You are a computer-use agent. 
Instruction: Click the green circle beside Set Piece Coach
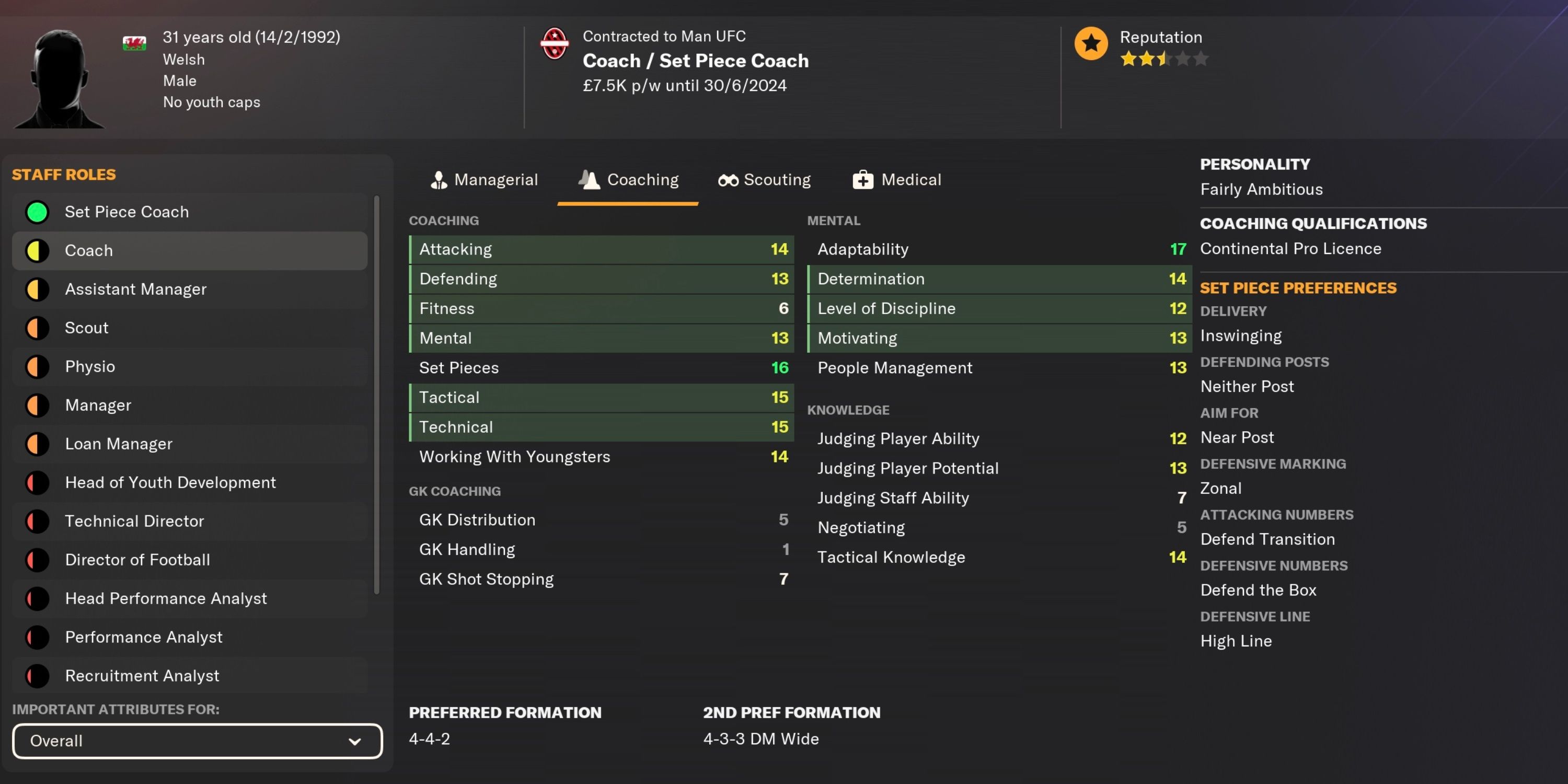point(37,212)
